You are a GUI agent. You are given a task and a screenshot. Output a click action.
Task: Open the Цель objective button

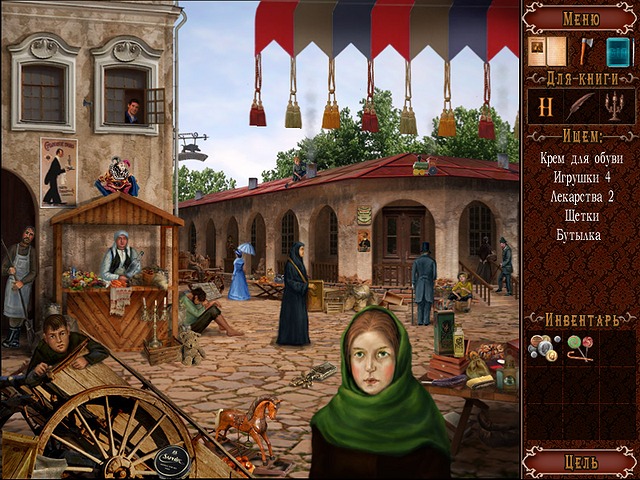click(x=581, y=462)
